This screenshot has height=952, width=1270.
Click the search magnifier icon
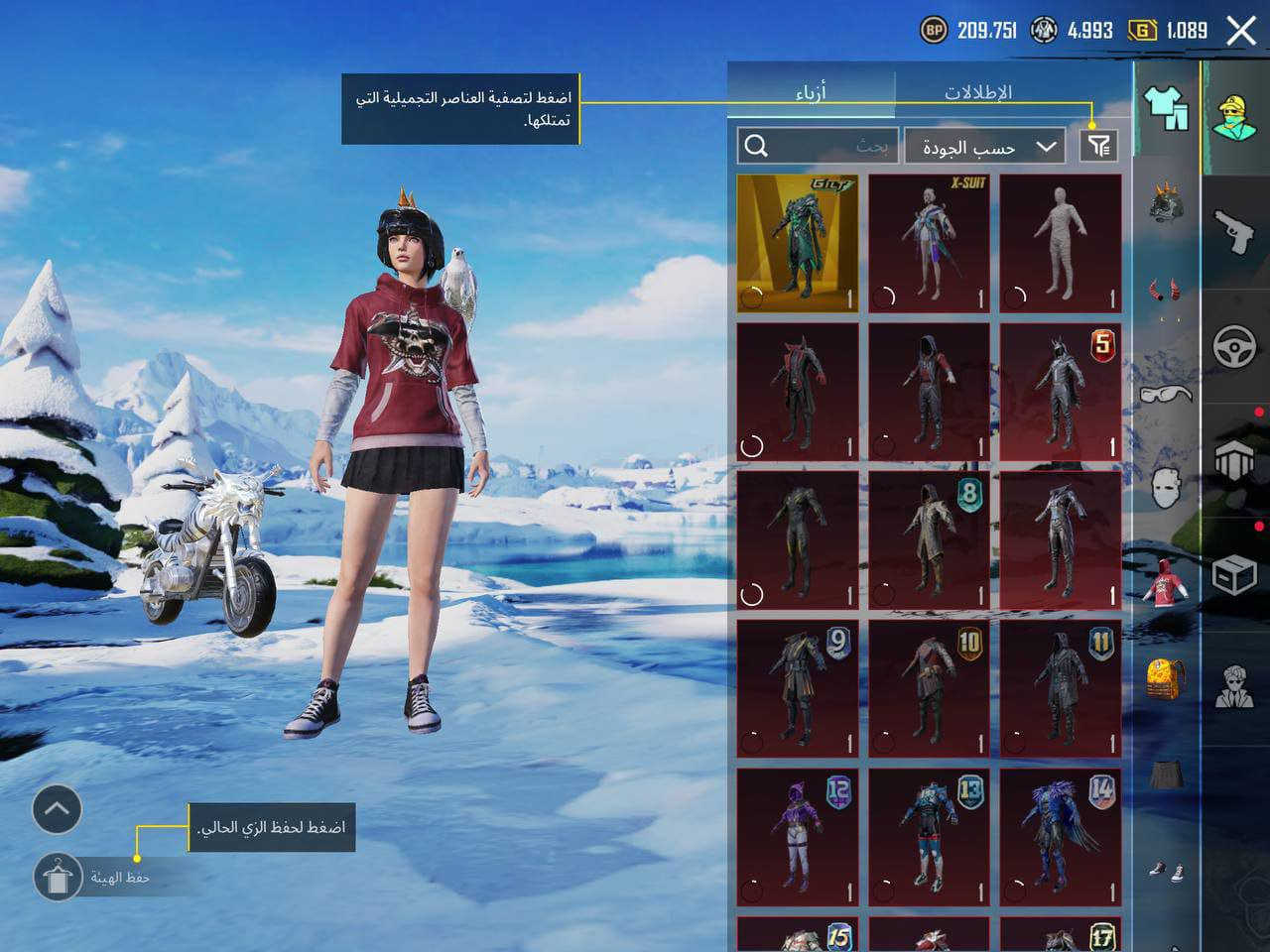(x=759, y=146)
